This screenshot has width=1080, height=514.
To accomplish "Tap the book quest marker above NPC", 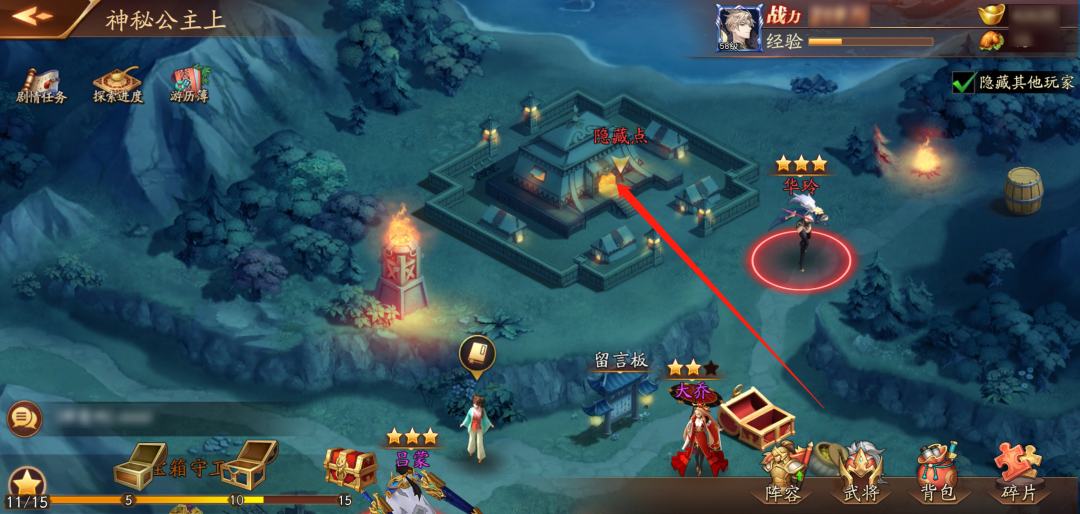I will (477, 356).
